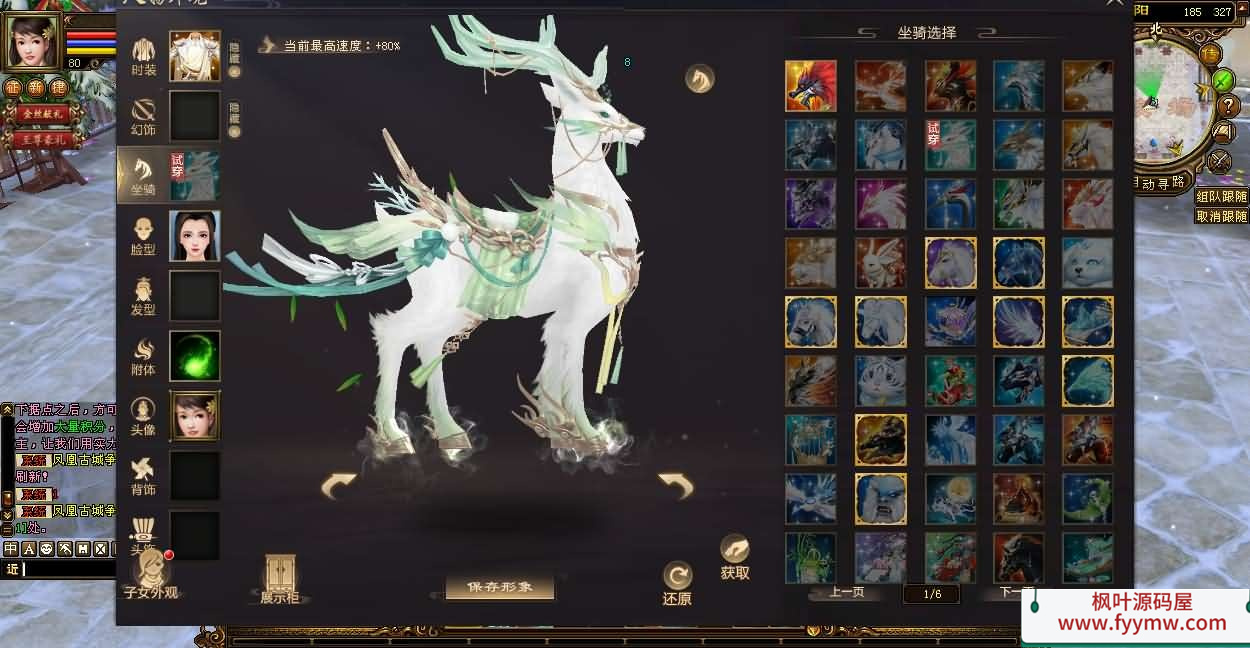Click the 获取 obtain button
Screen dimensions: 1250x648
[x=735, y=557]
